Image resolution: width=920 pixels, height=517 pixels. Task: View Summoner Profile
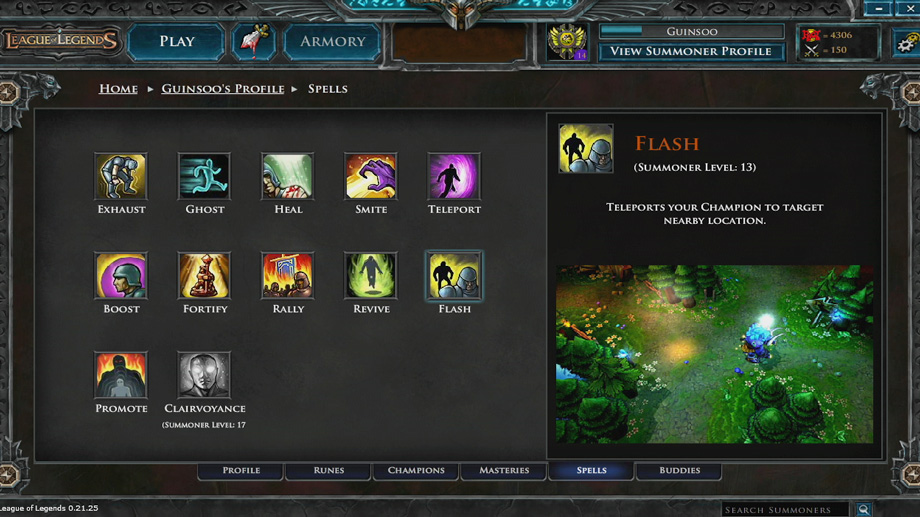click(690, 51)
